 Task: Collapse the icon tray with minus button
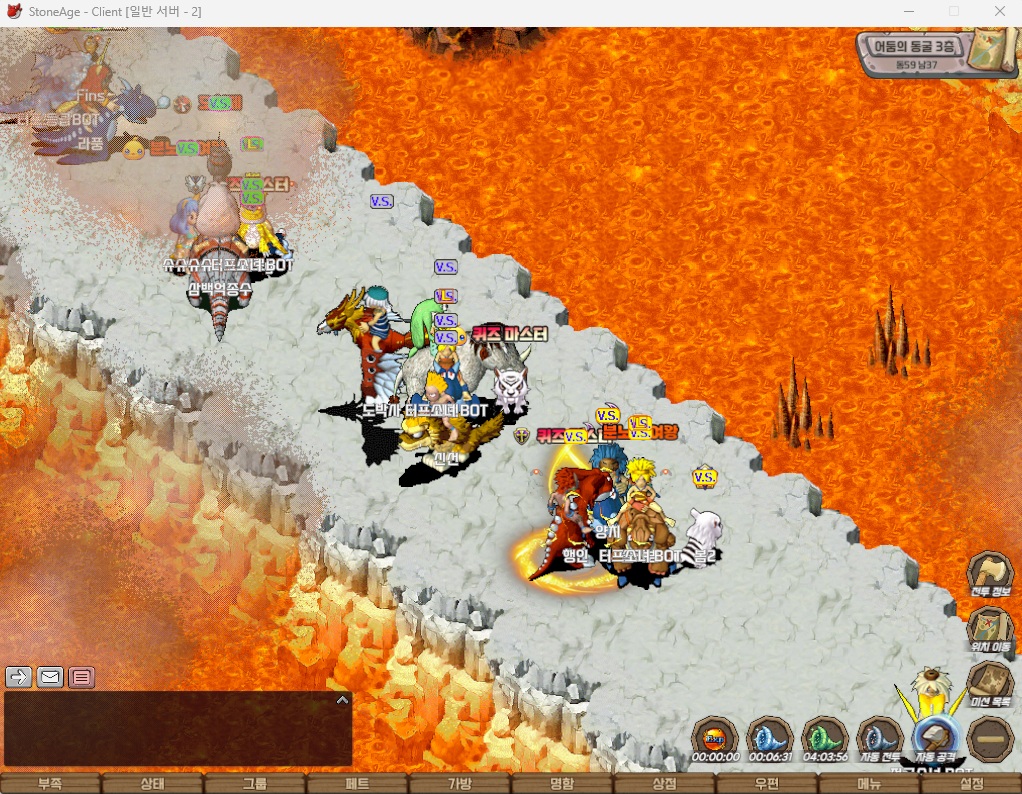coord(990,738)
